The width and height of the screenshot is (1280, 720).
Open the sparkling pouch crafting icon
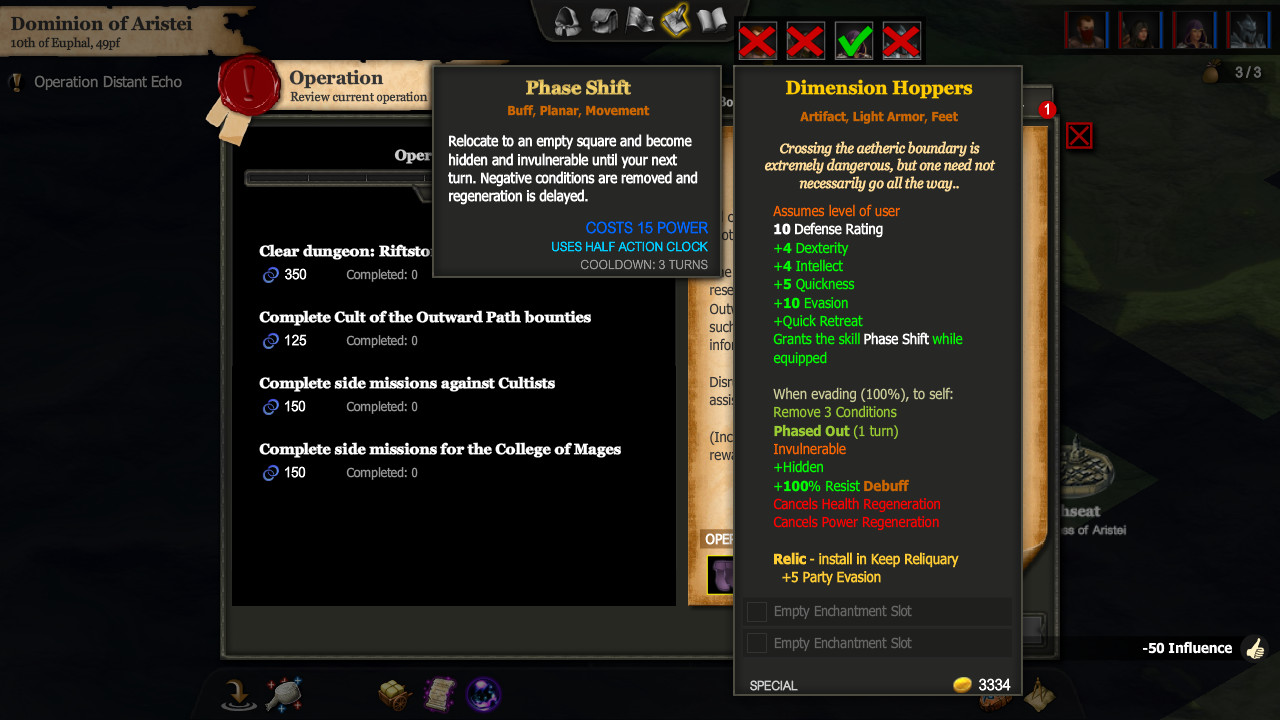point(285,694)
